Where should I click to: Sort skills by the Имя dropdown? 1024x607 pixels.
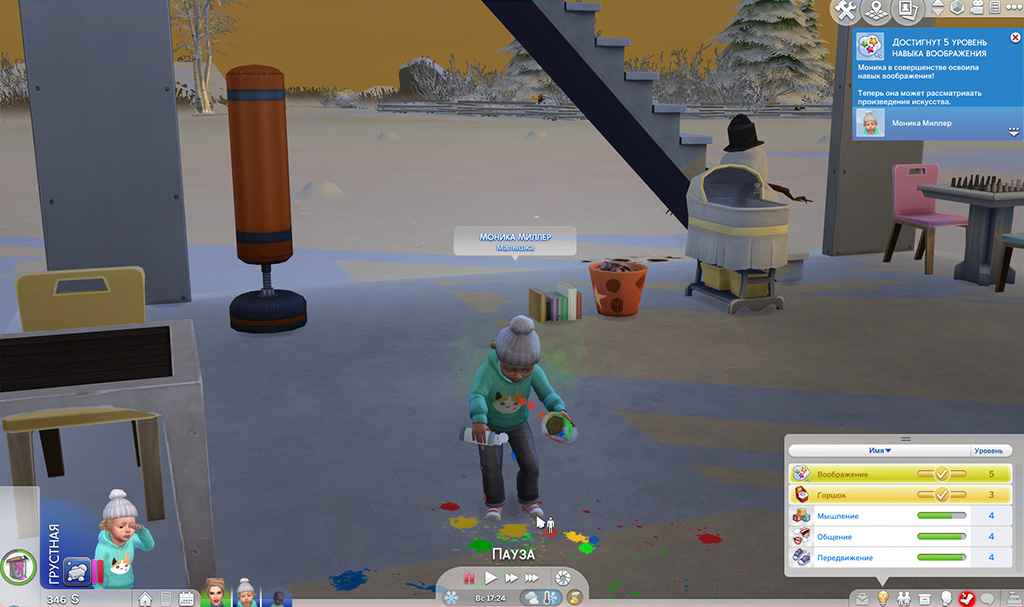click(880, 451)
